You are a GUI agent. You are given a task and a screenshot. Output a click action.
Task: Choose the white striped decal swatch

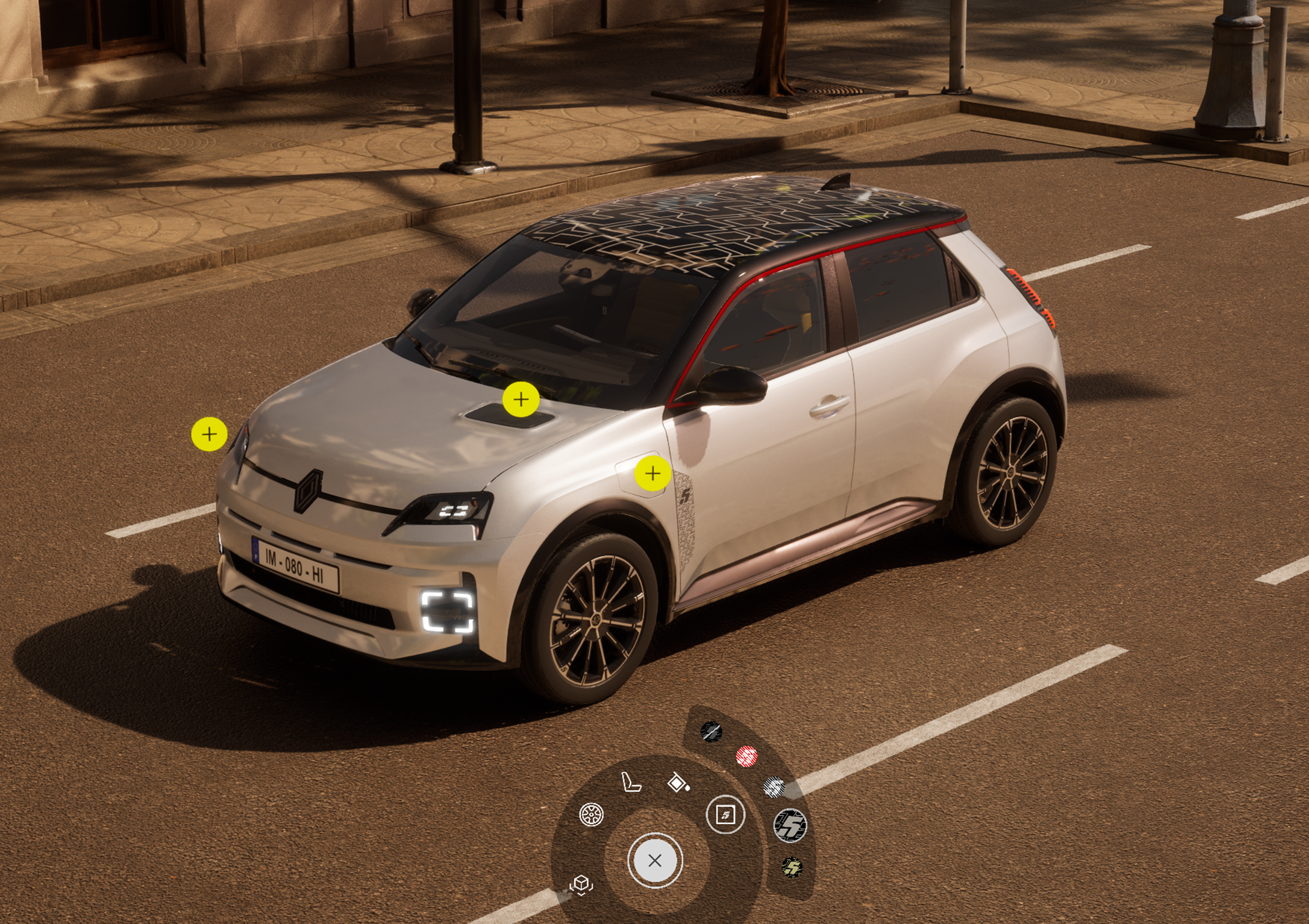[x=774, y=787]
